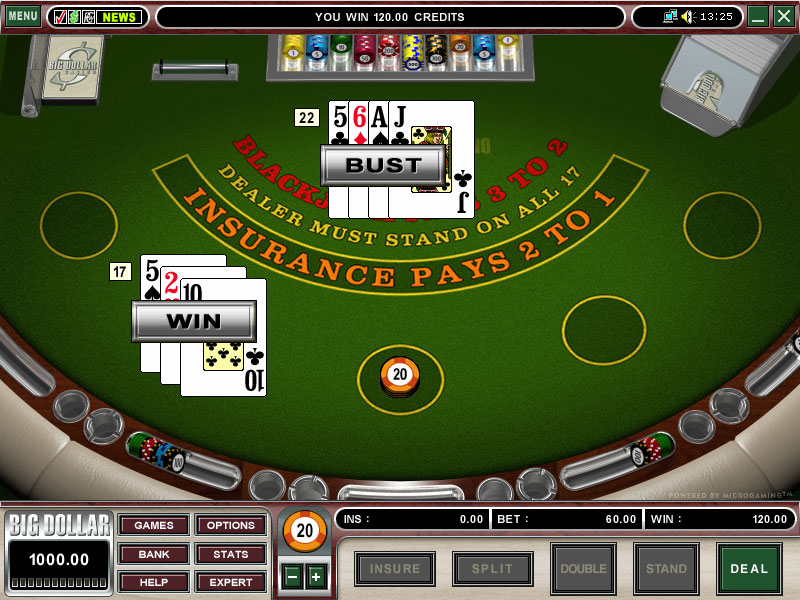Click the Stand button
This screenshot has width=800, height=600.
[x=666, y=569]
